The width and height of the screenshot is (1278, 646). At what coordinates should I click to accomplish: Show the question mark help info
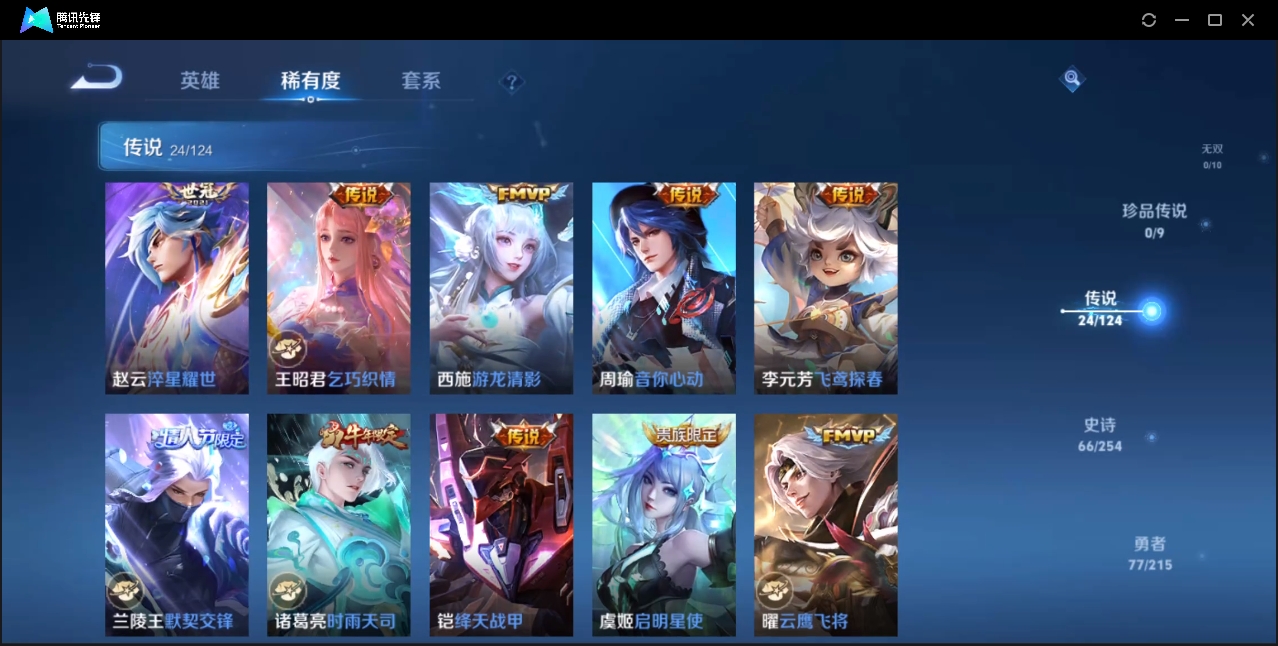[511, 82]
